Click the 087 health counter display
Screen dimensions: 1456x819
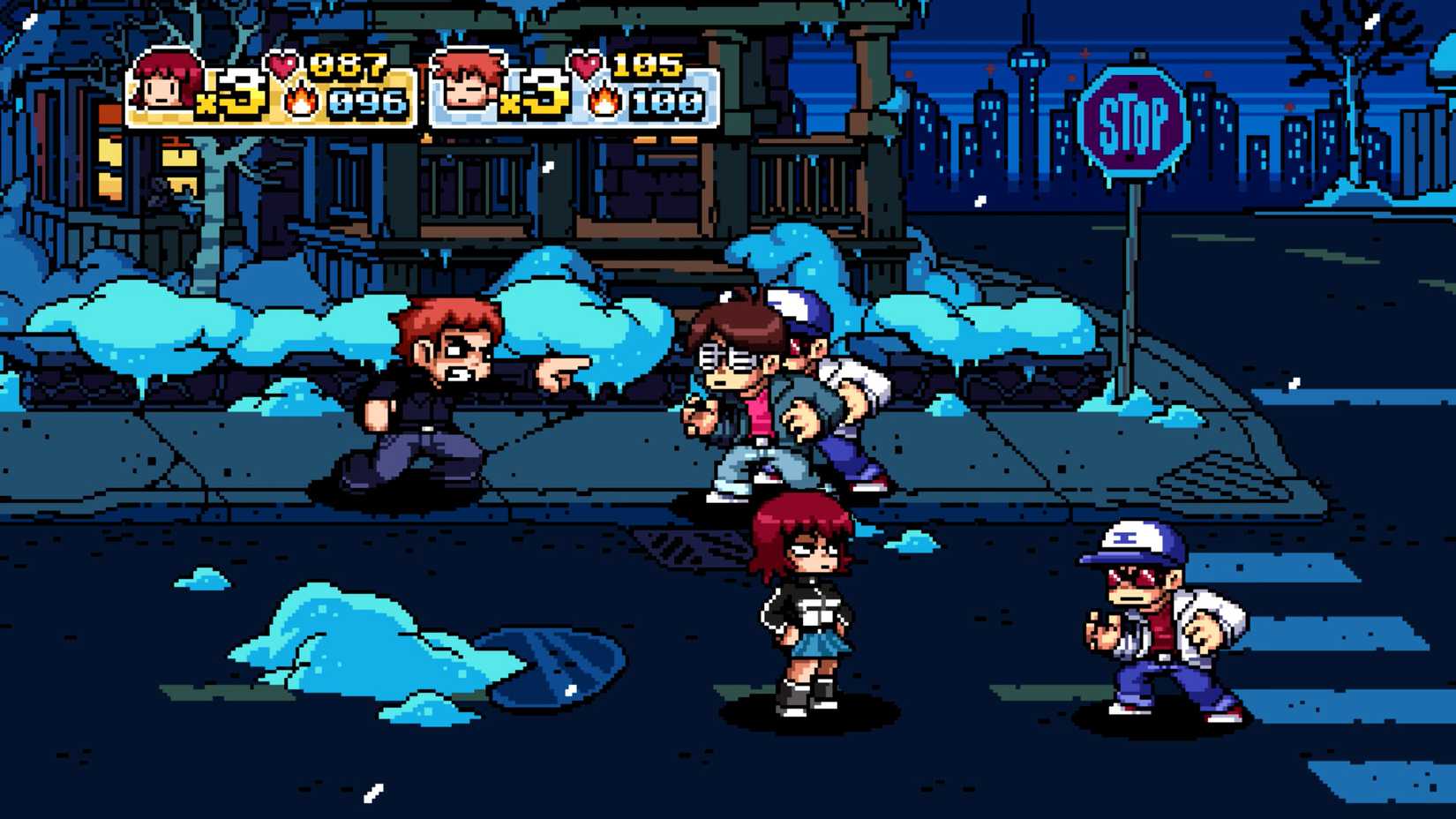[350, 62]
